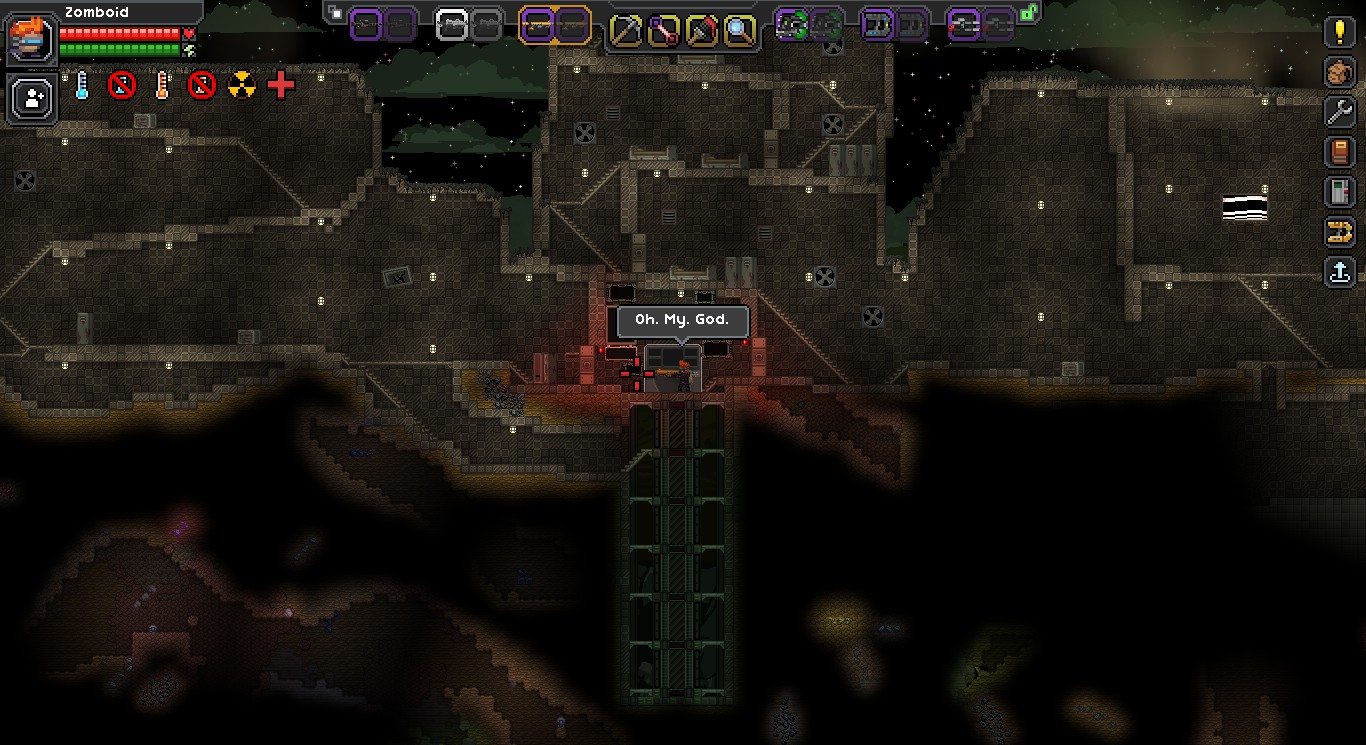Select the hotbar slot with green-ringed item

tap(792, 25)
